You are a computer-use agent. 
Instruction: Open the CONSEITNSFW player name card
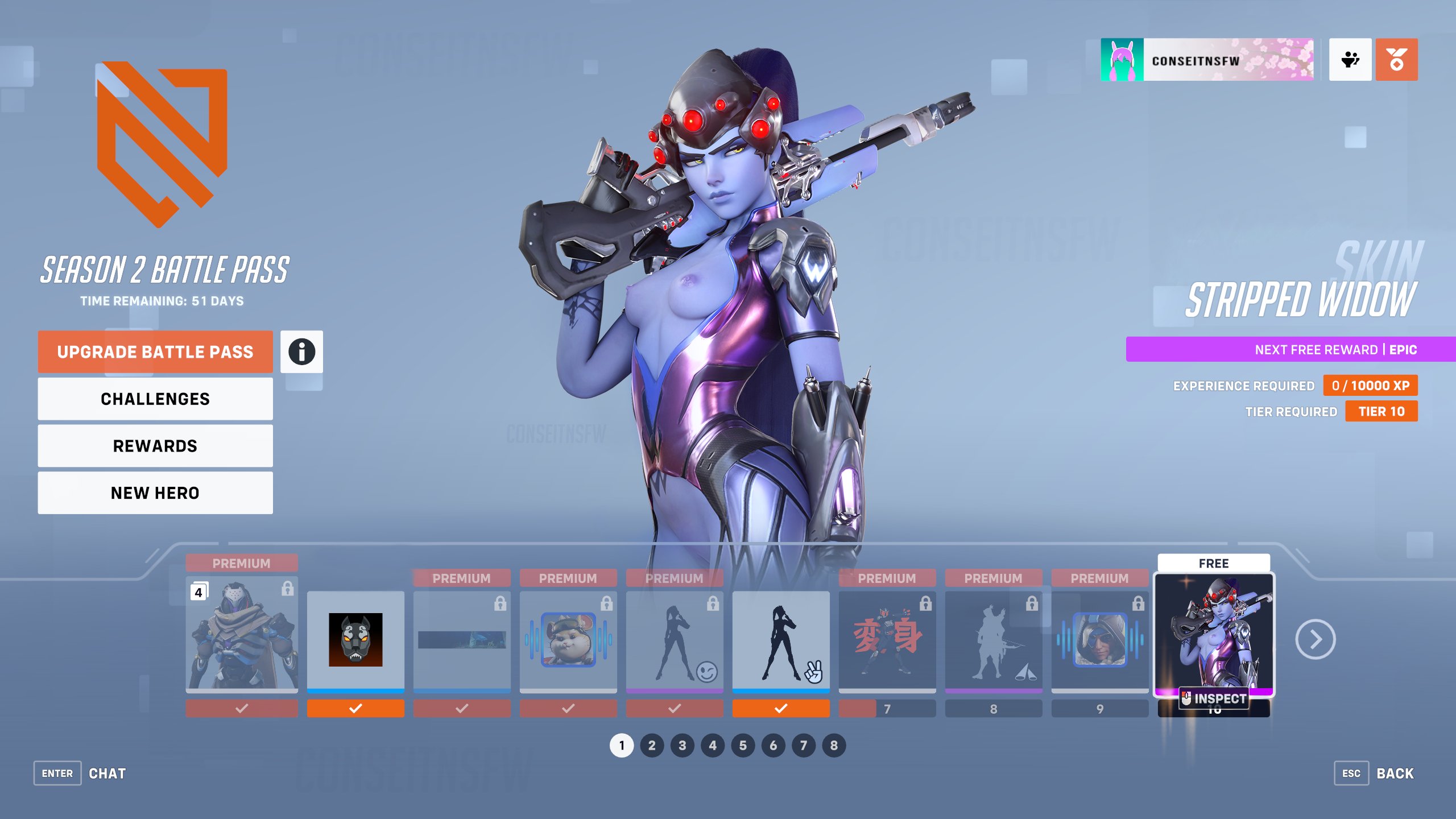click(1207, 60)
